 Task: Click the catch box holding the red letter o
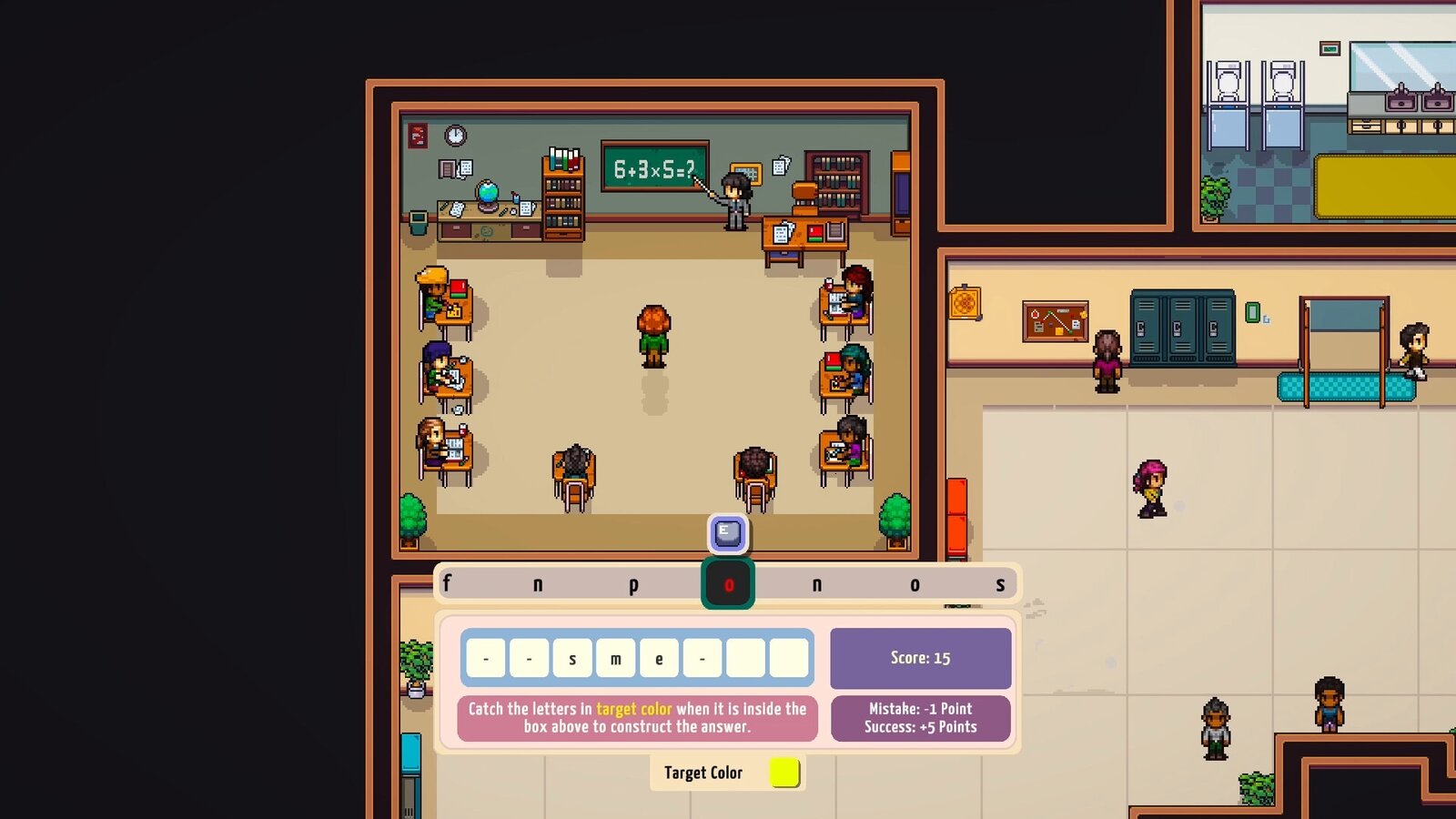coord(728,584)
